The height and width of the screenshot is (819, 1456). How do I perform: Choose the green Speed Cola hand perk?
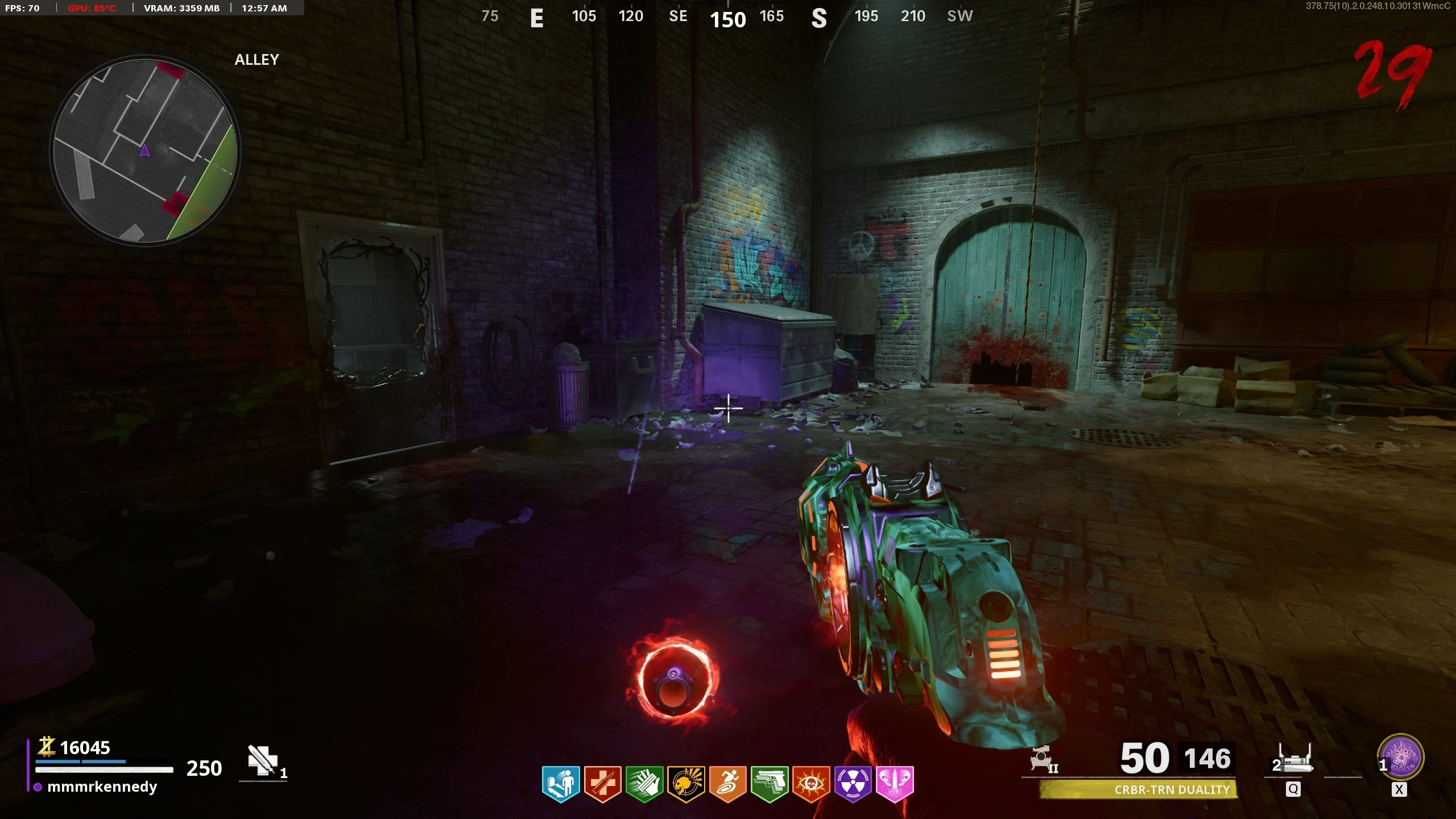pyautogui.click(x=644, y=783)
